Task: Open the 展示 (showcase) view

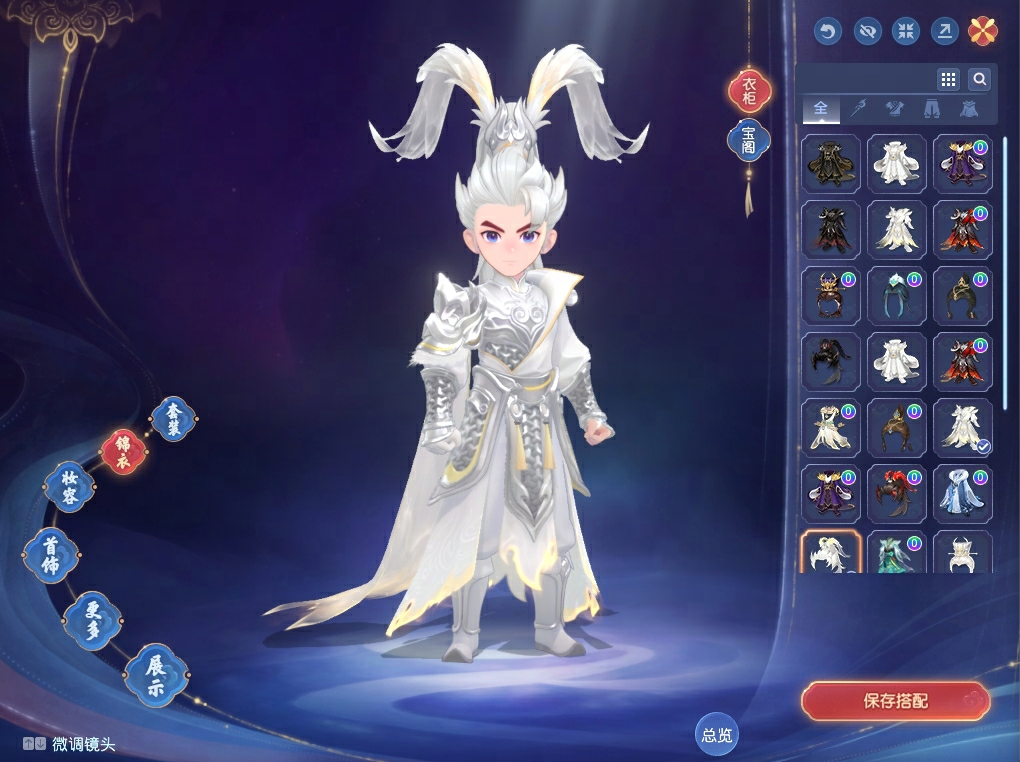Action: (x=156, y=675)
